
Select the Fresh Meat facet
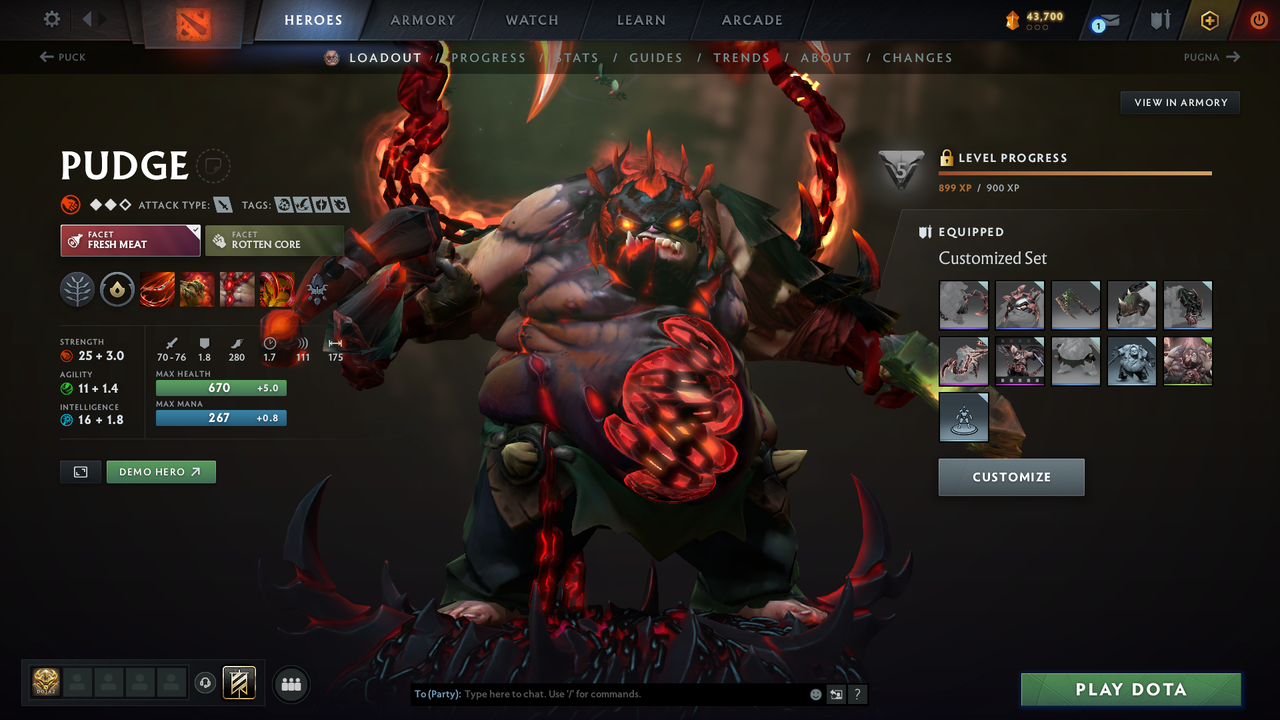click(x=130, y=240)
